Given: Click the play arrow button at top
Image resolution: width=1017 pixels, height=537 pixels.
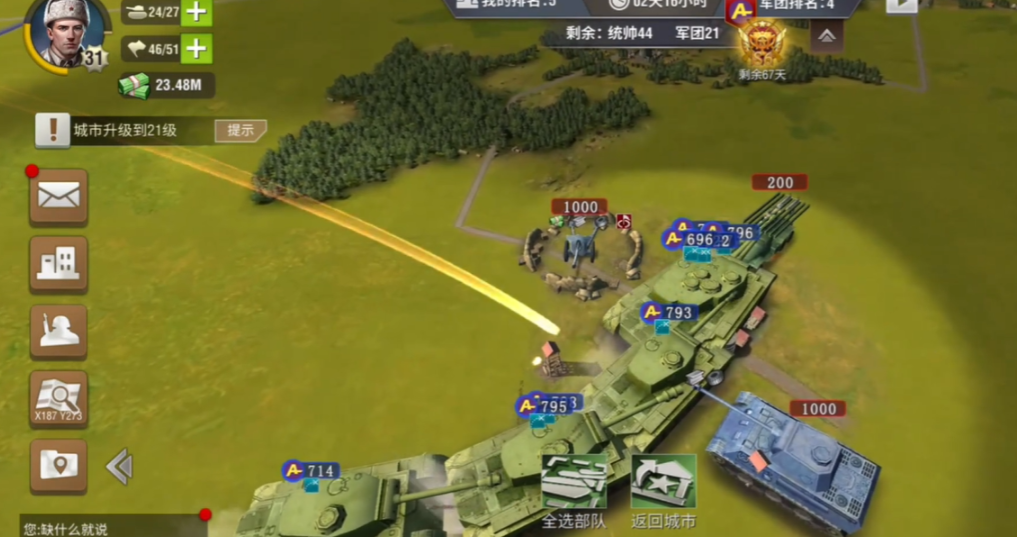Looking at the screenshot, I should 900,4.
